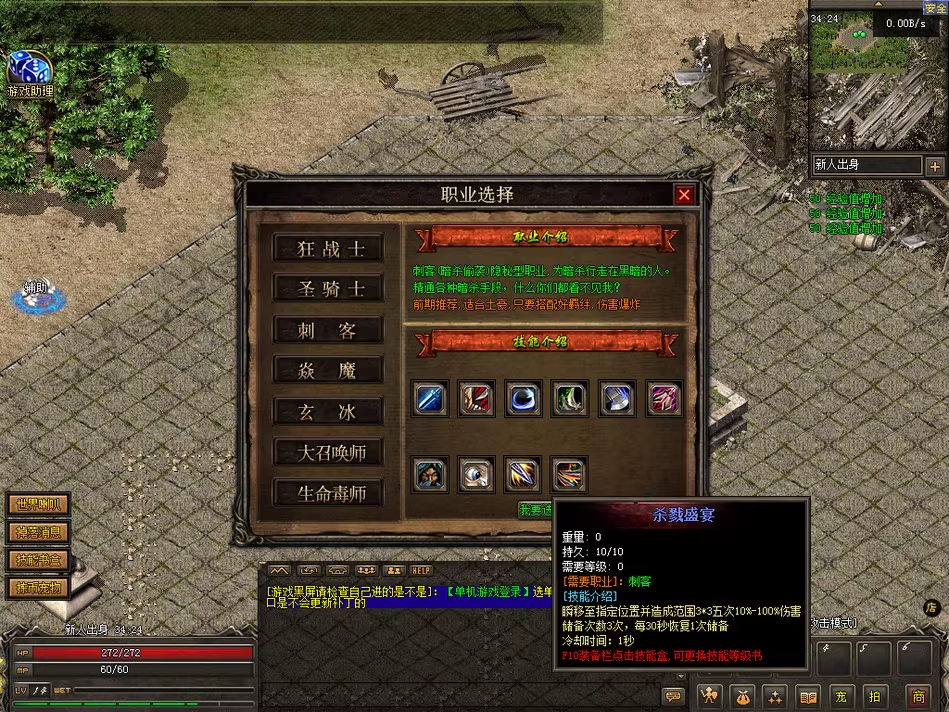This screenshot has width=949, height=712.
Task: Select the 焱魔 class entry
Action: 329,371
